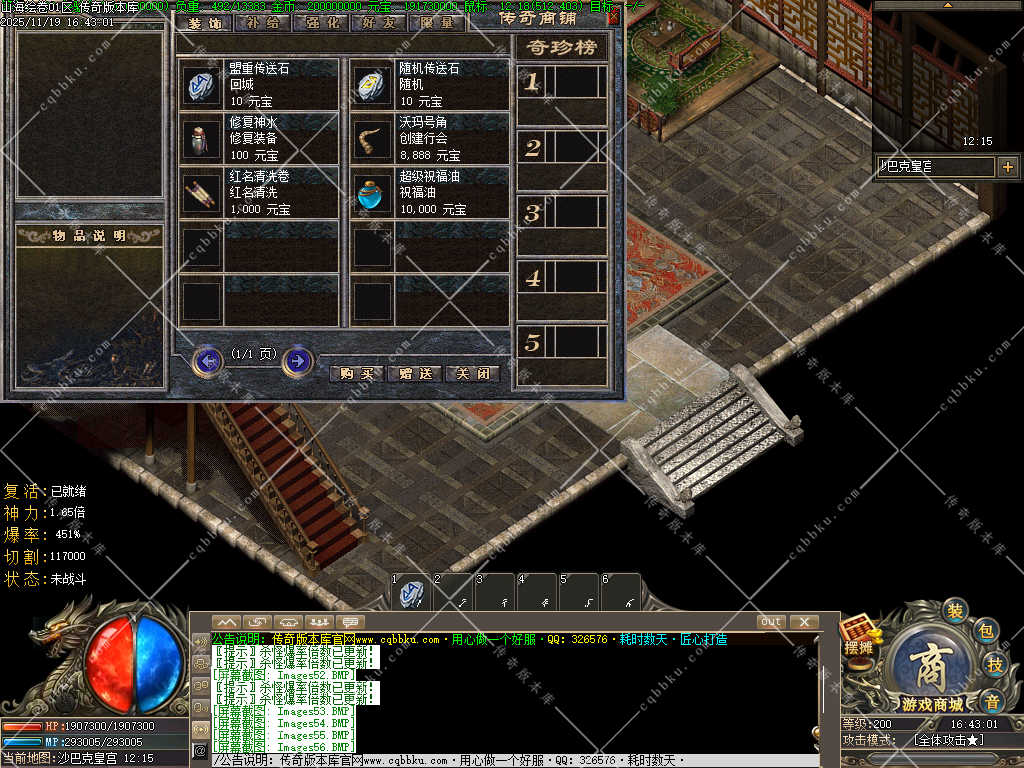Open the 强化 shop tab
Image resolution: width=1024 pixels, height=768 pixels.
coord(320,22)
